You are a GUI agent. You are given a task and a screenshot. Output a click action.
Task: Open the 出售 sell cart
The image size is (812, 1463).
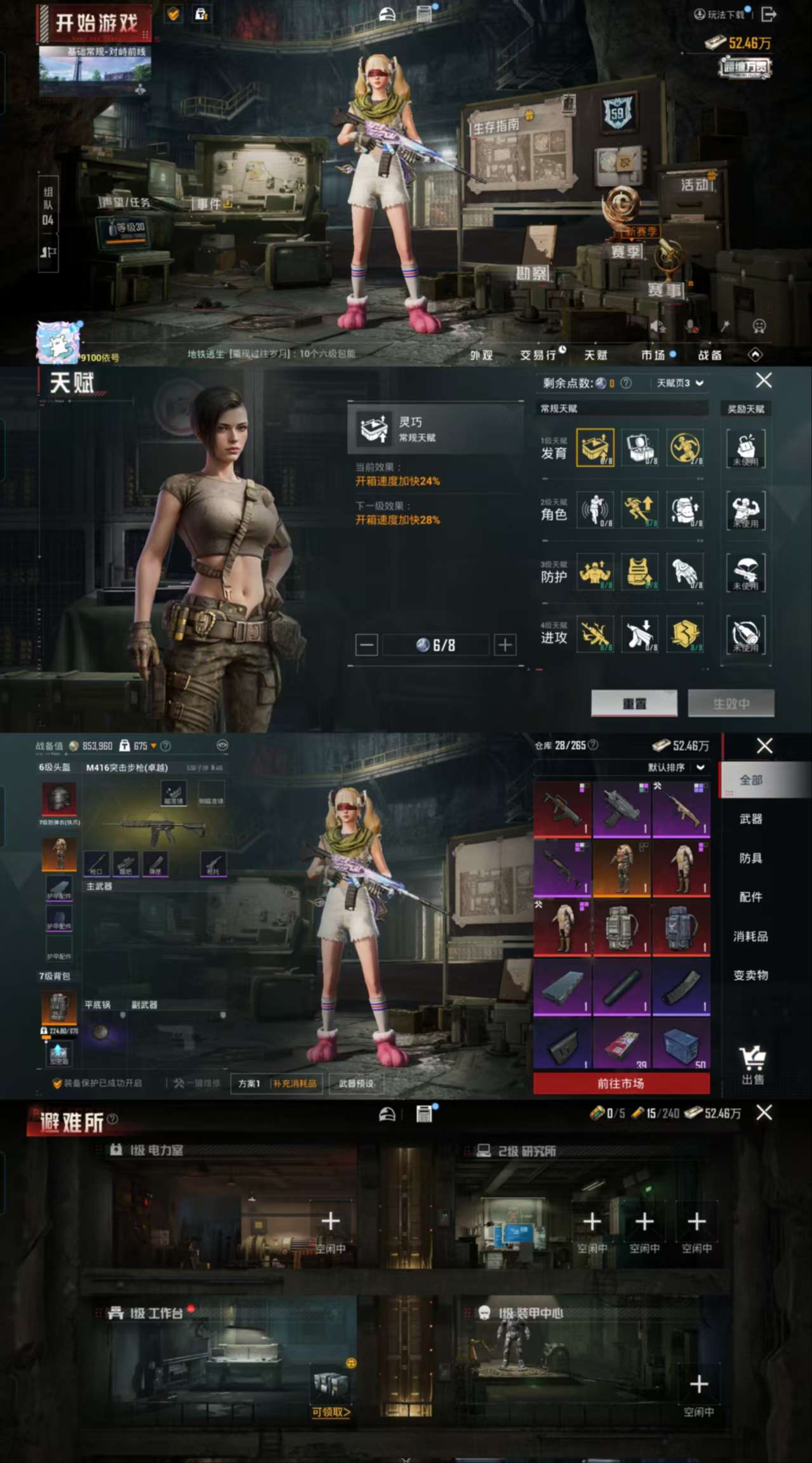pos(753,1065)
